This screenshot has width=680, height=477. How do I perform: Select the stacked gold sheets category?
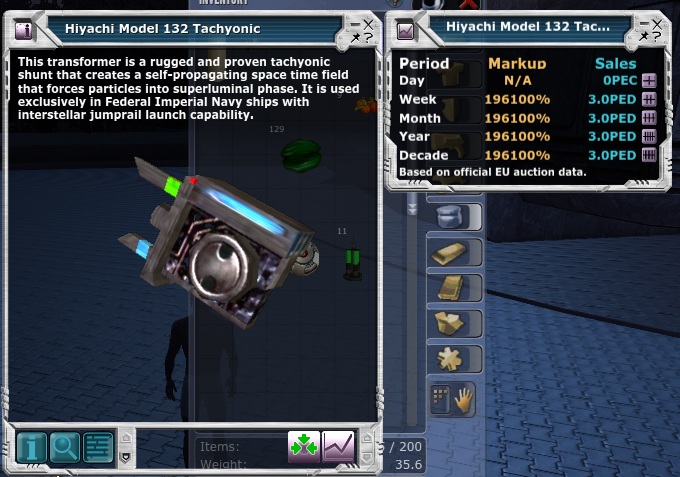[x=449, y=288]
